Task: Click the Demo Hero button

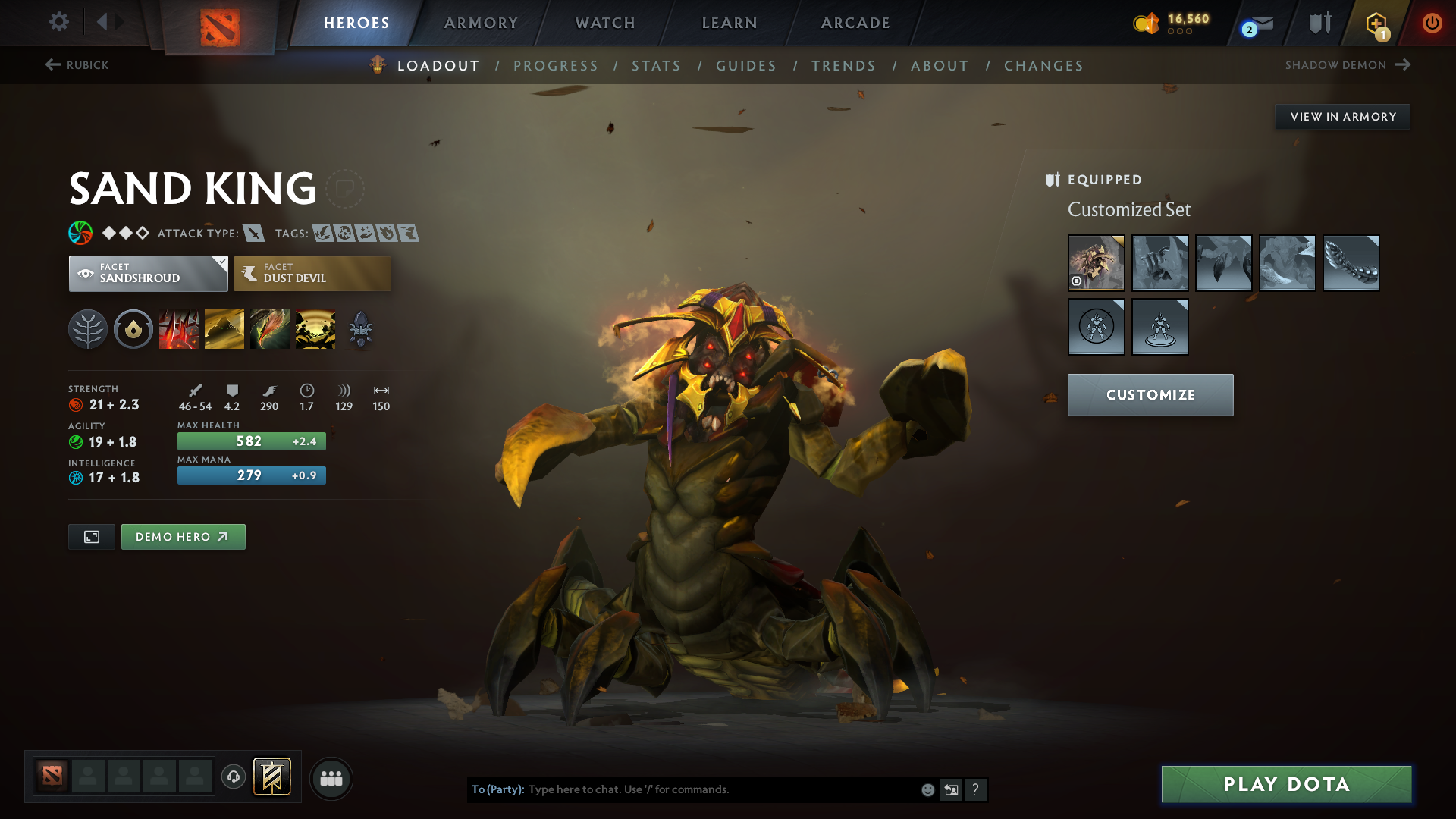Action: point(183,536)
